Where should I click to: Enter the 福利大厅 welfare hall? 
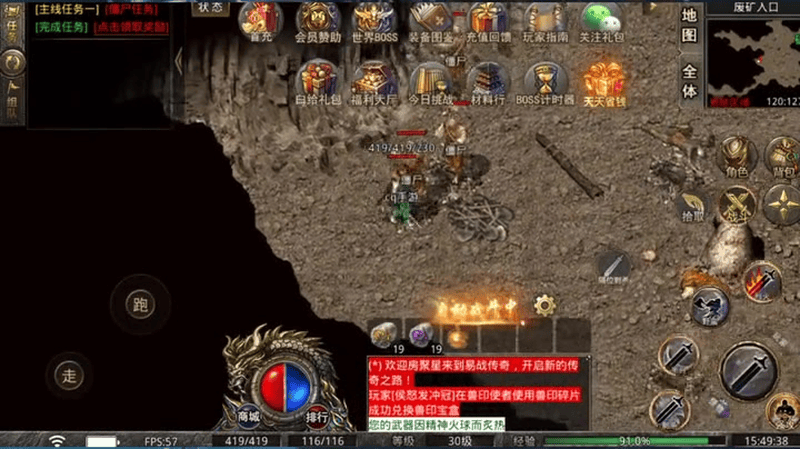tap(374, 82)
